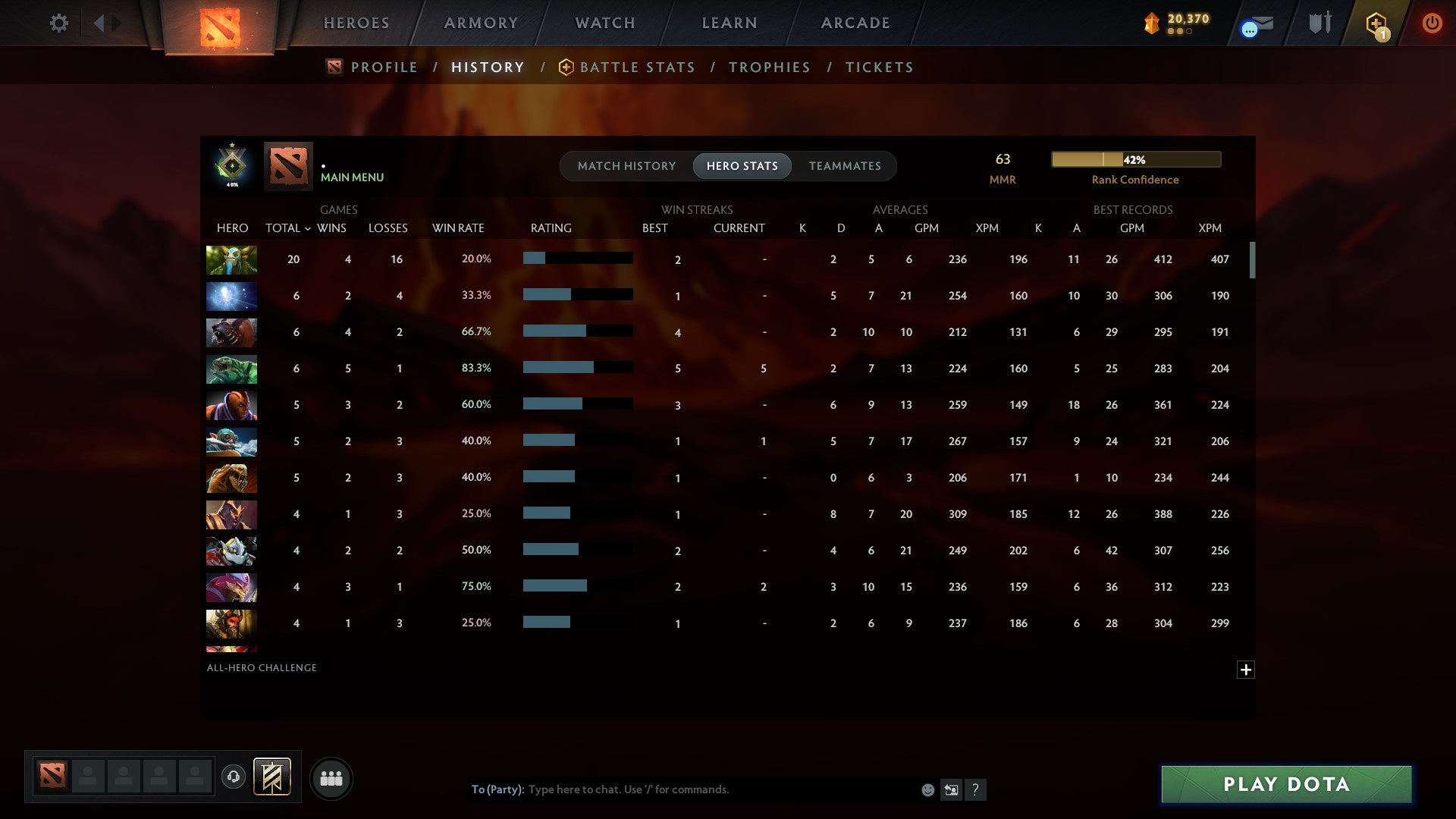Click the chat wheel icon beside emoticons
Viewport: 1456px width, 819px height.
[952, 789]
